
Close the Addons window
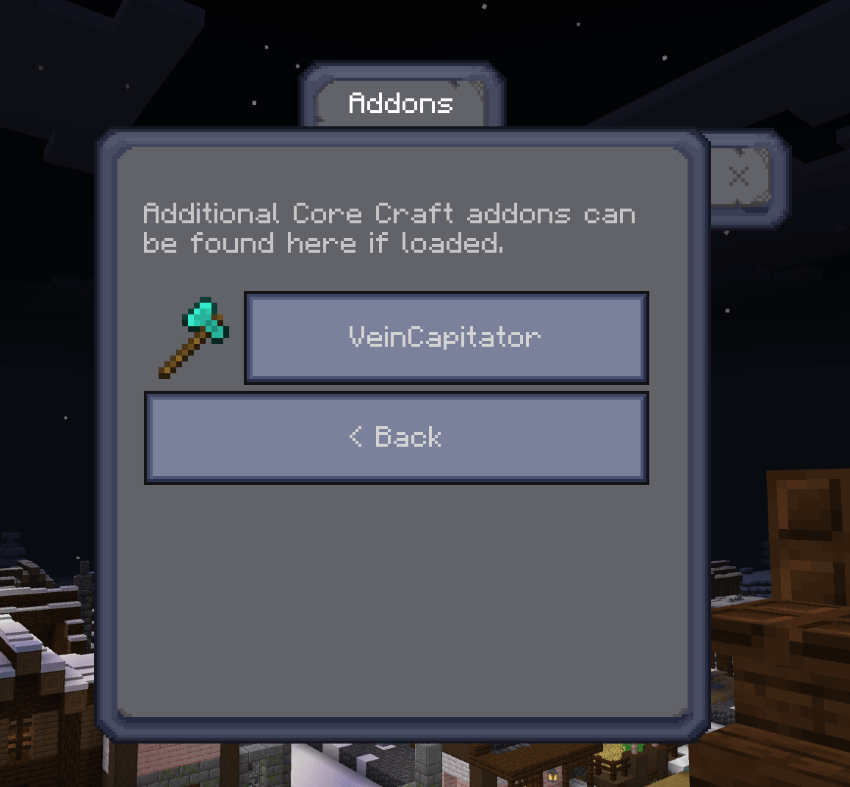pos(739,177)
